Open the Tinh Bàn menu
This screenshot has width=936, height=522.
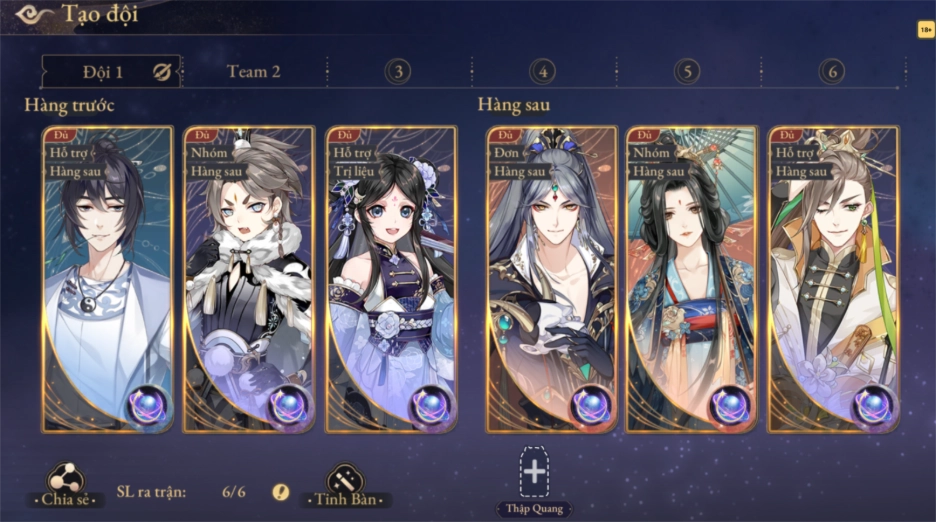tap(345, 486)
